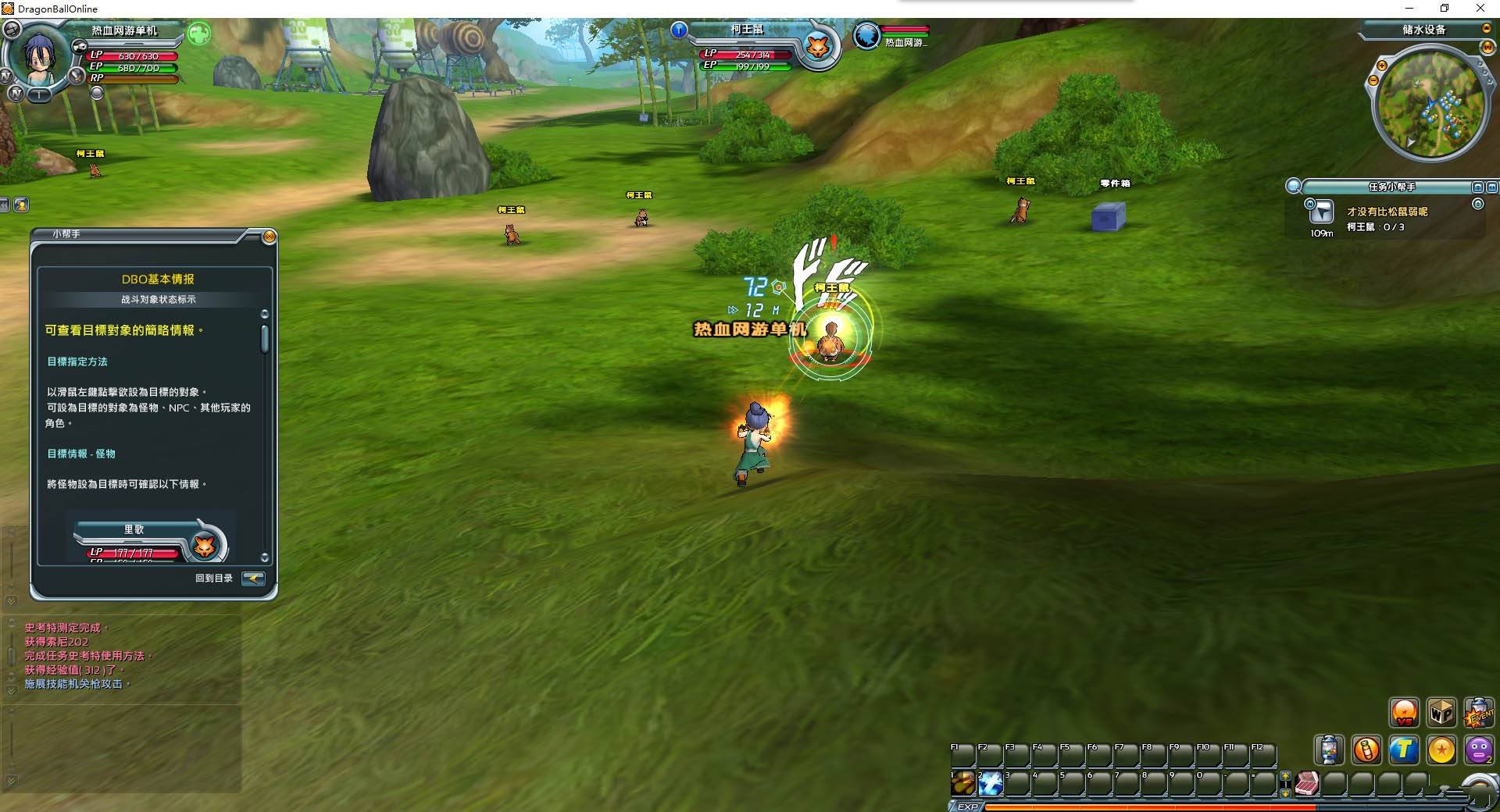Click the 柯王鼠 target frame fox icon
The image size is (1500, 812).
click(x=818, y=47)
